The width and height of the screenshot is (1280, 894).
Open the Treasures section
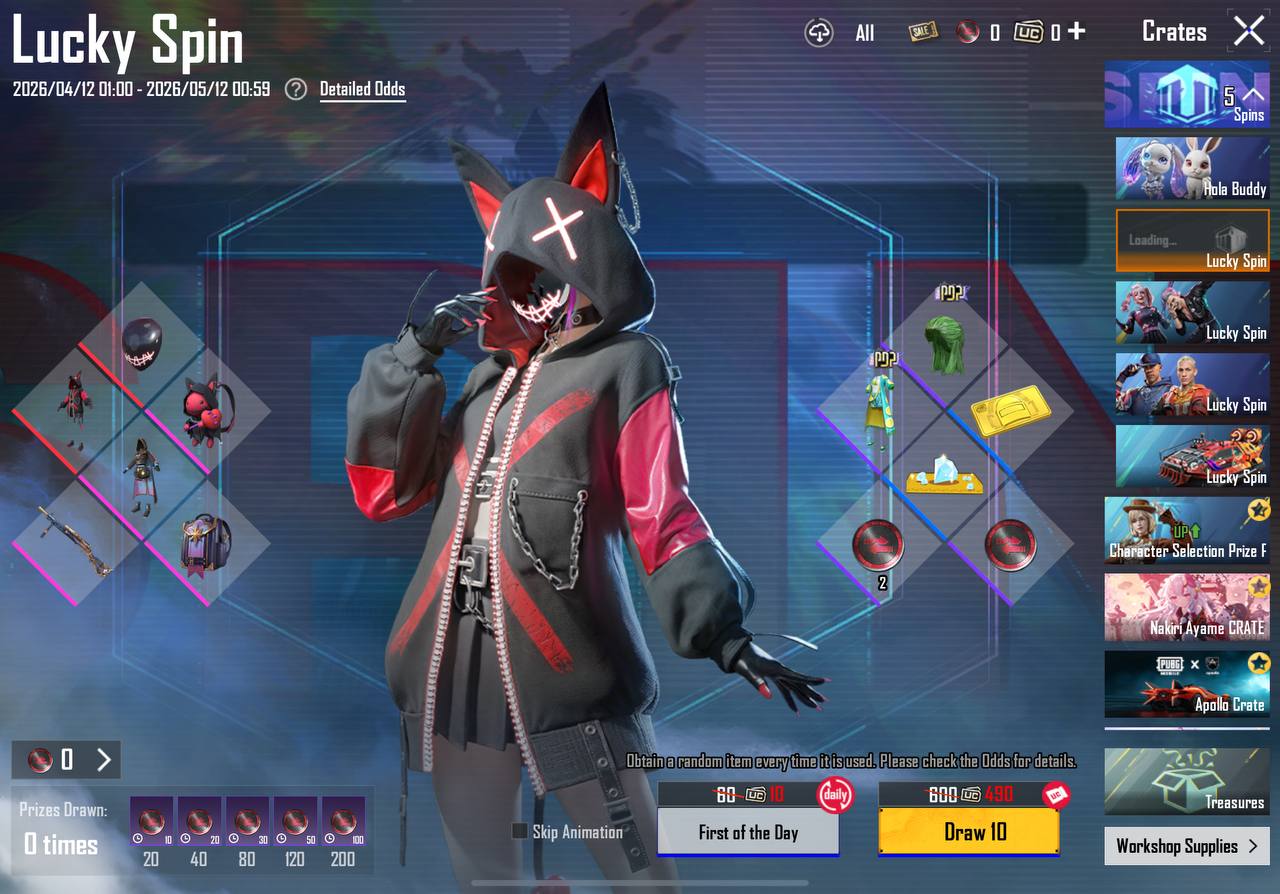tap(1187, 781)
